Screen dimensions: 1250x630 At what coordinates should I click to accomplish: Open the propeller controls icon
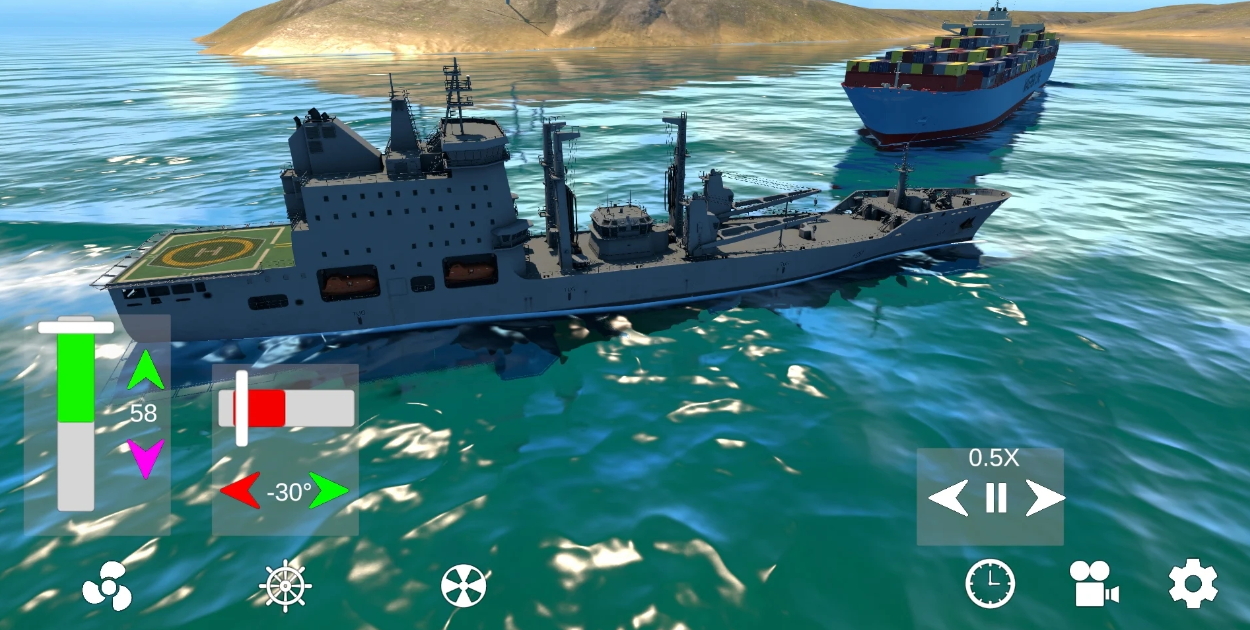pos(107,585)
